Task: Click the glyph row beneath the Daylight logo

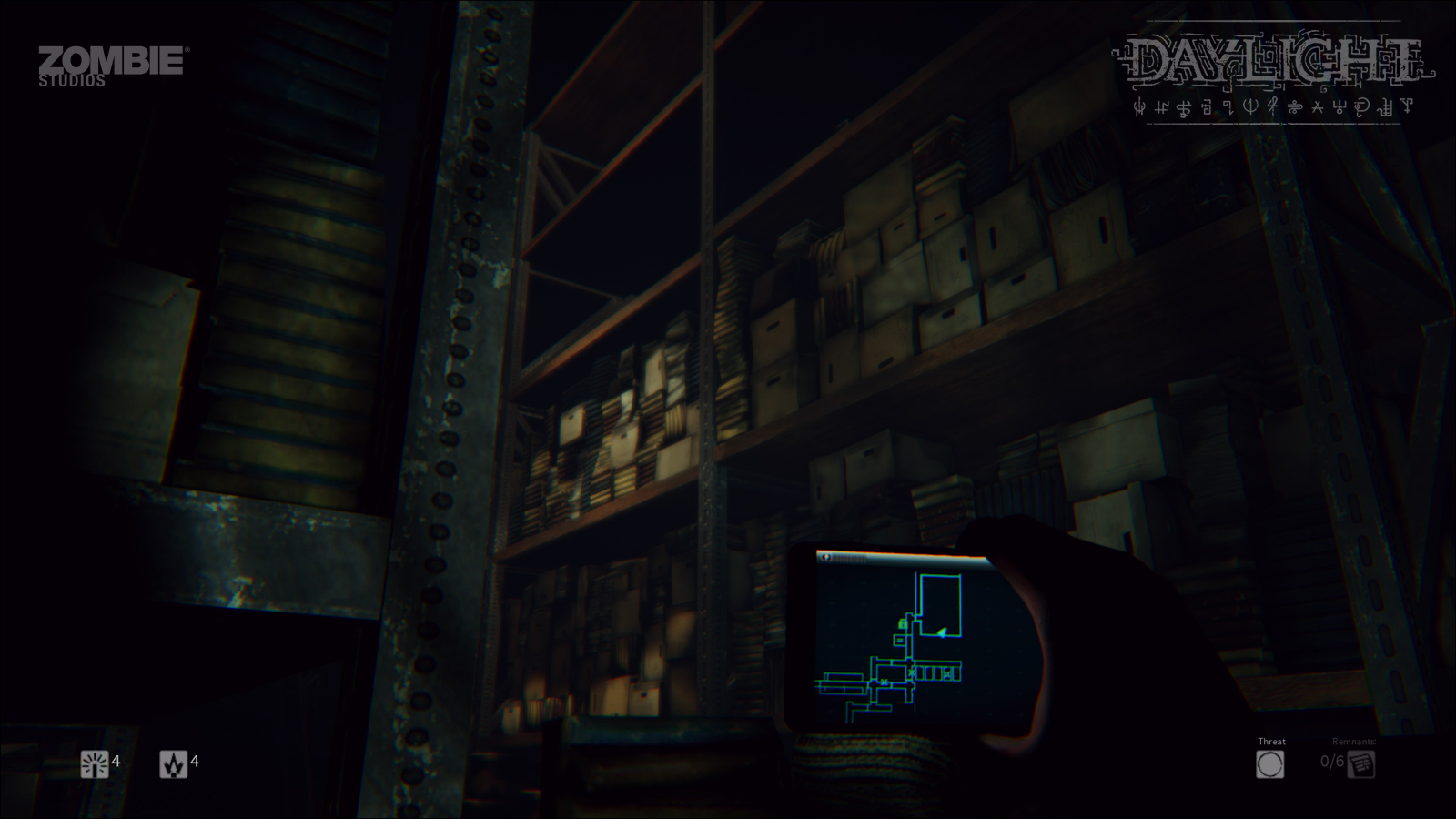Action: [x=1274, y=107]
